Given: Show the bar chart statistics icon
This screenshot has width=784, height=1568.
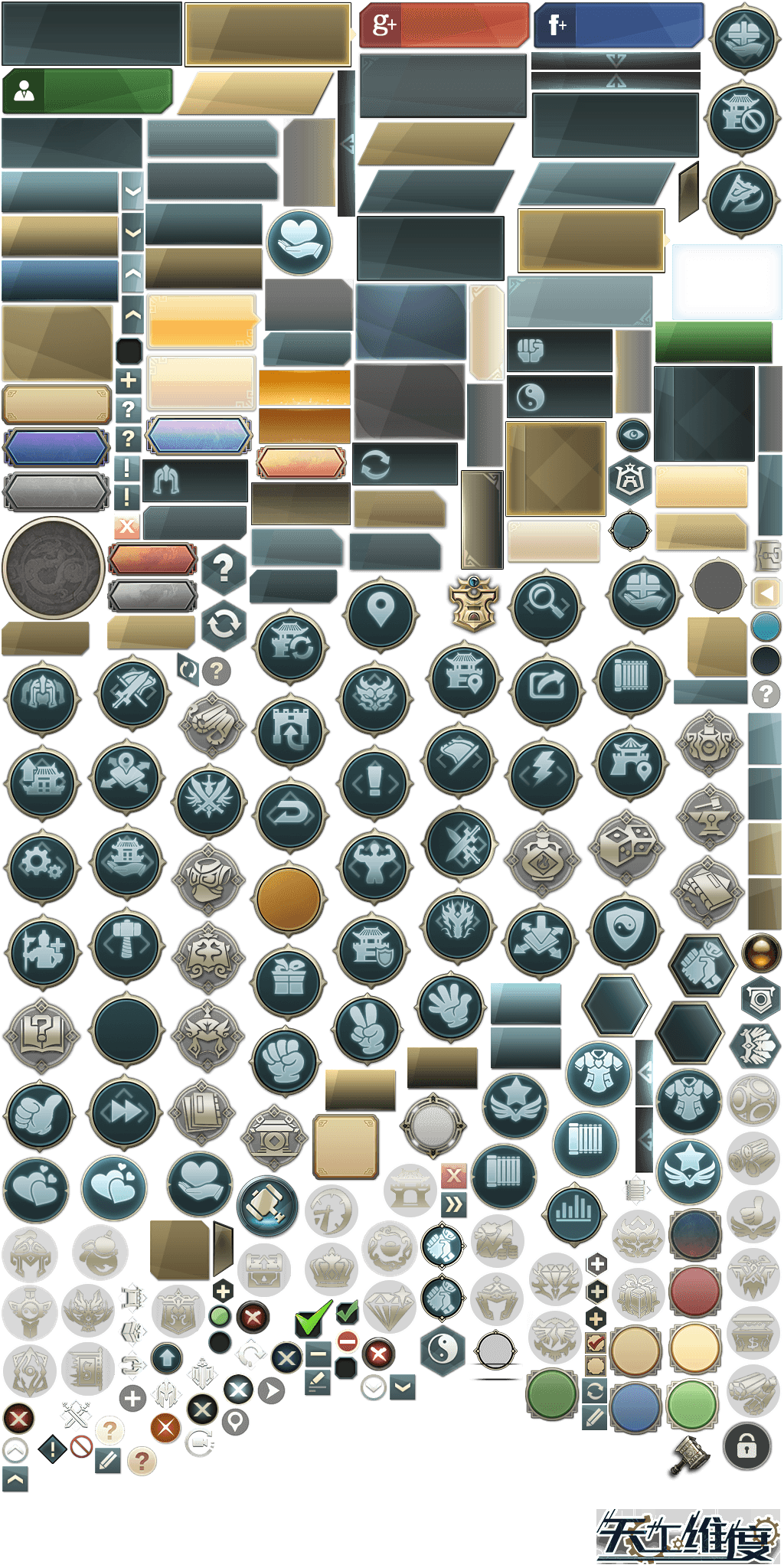Looking at the screenshot, I should click(573, 1209).
